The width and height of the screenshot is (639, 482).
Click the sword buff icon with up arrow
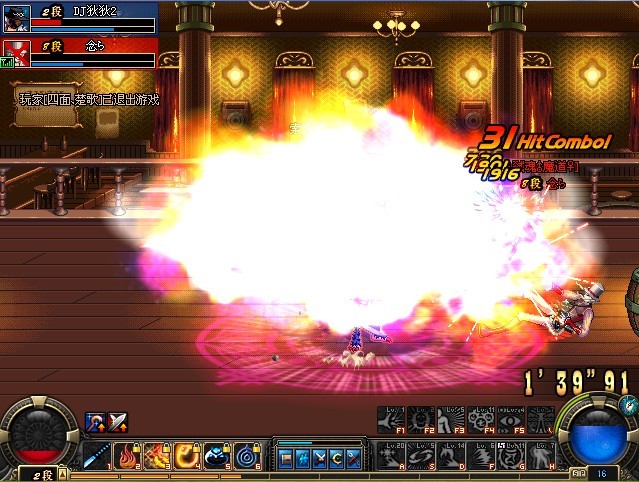click(118, 422)
